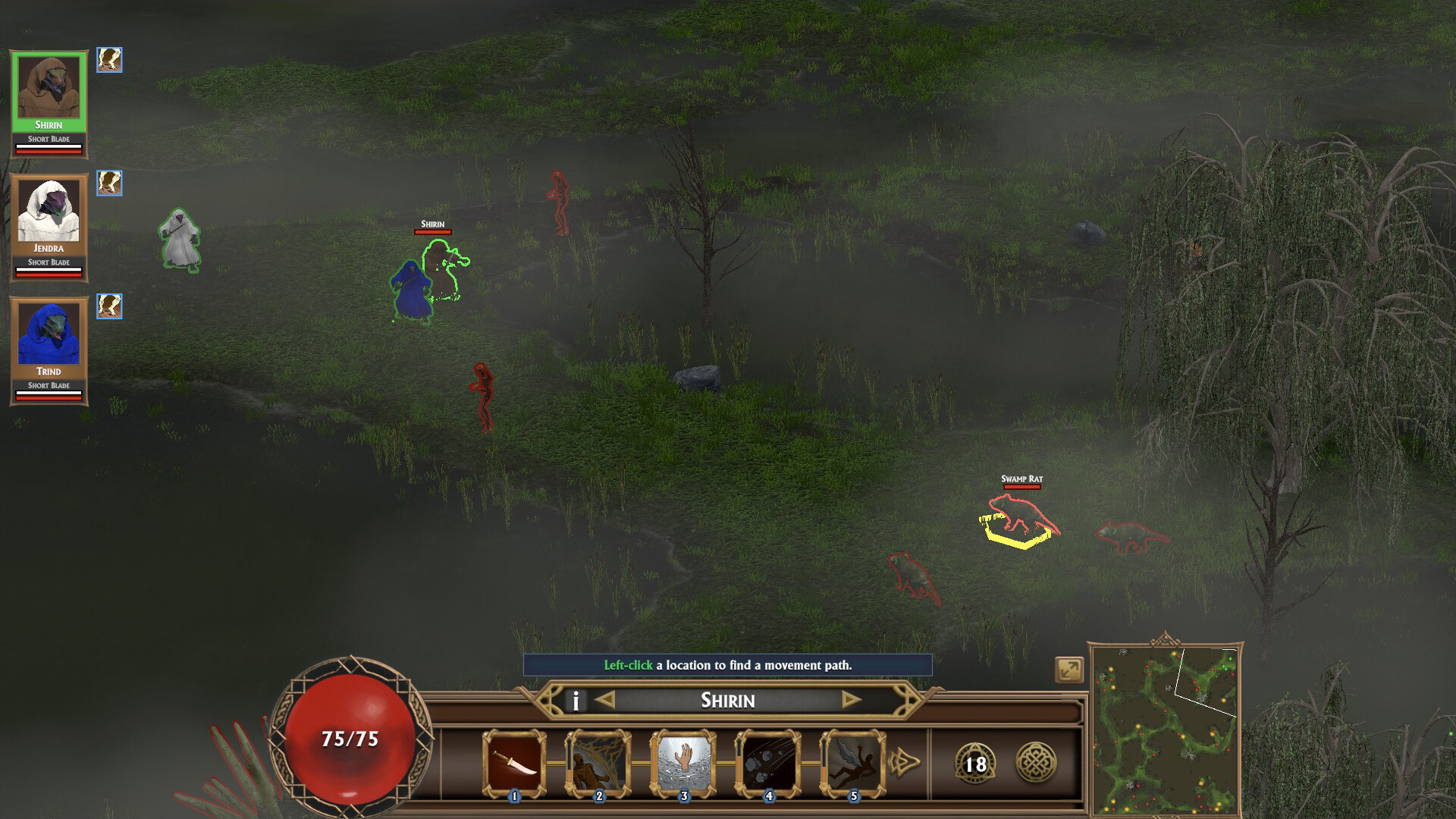Show more abilities with the ornate arrow
Viewport: 1456px width, 819px height.
point(904,761)
